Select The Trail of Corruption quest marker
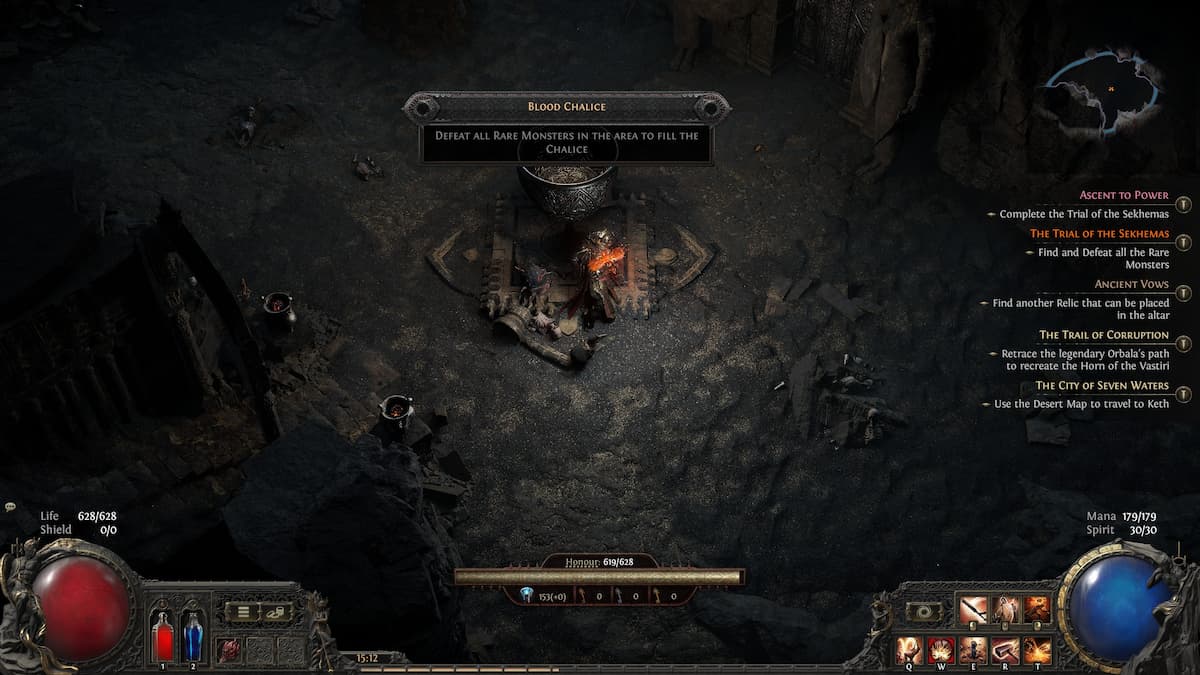This screenshot has height=675, width=1200. tap(1183, 344)
